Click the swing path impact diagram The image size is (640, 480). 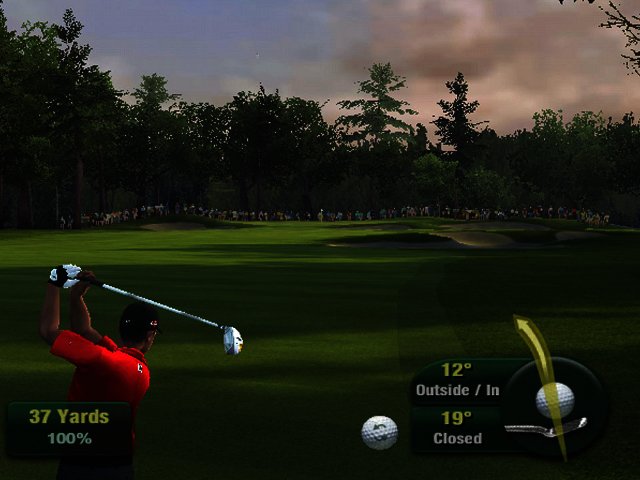[x=553, y=400]
